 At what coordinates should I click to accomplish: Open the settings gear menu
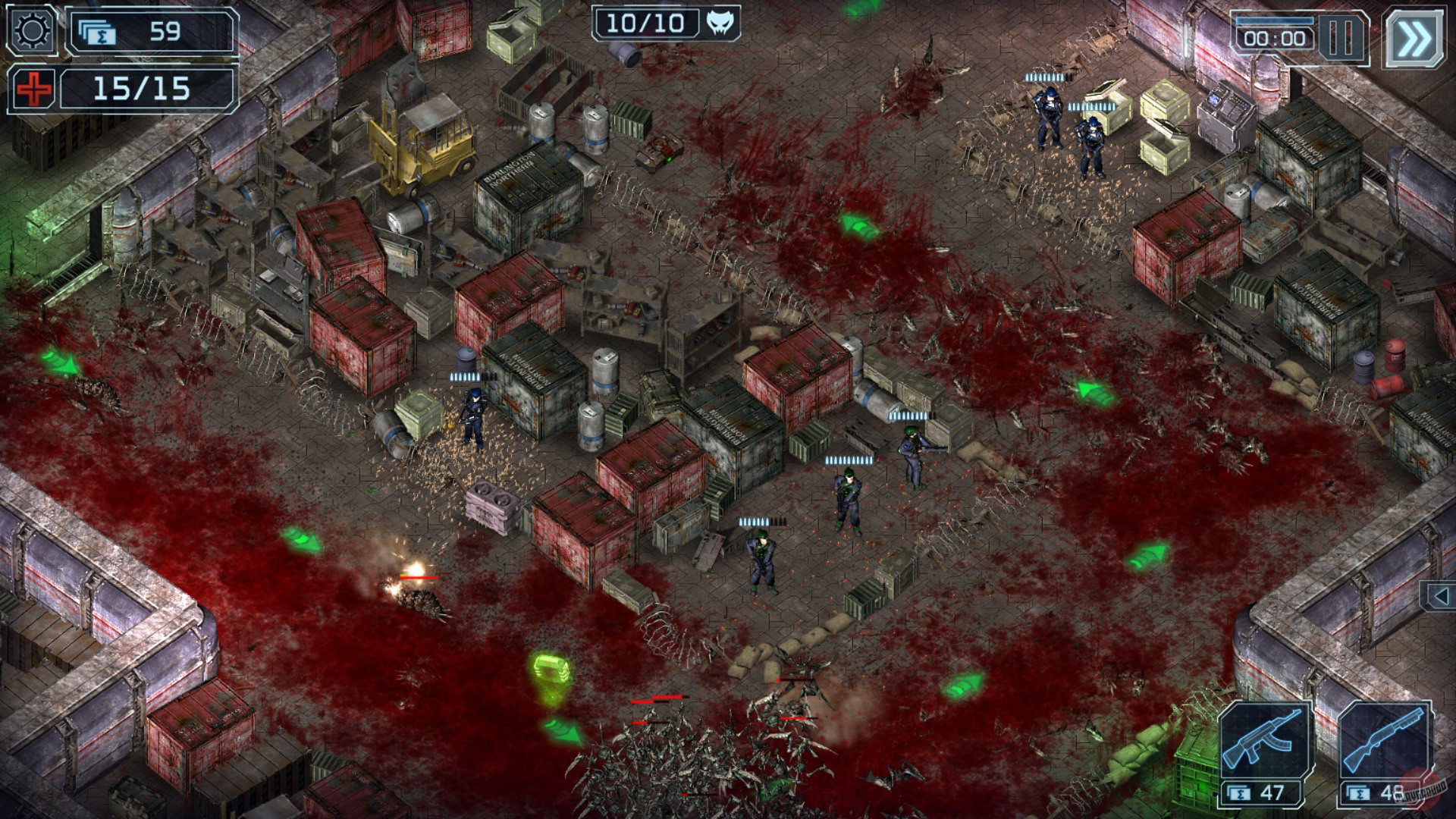pos(32,30)
